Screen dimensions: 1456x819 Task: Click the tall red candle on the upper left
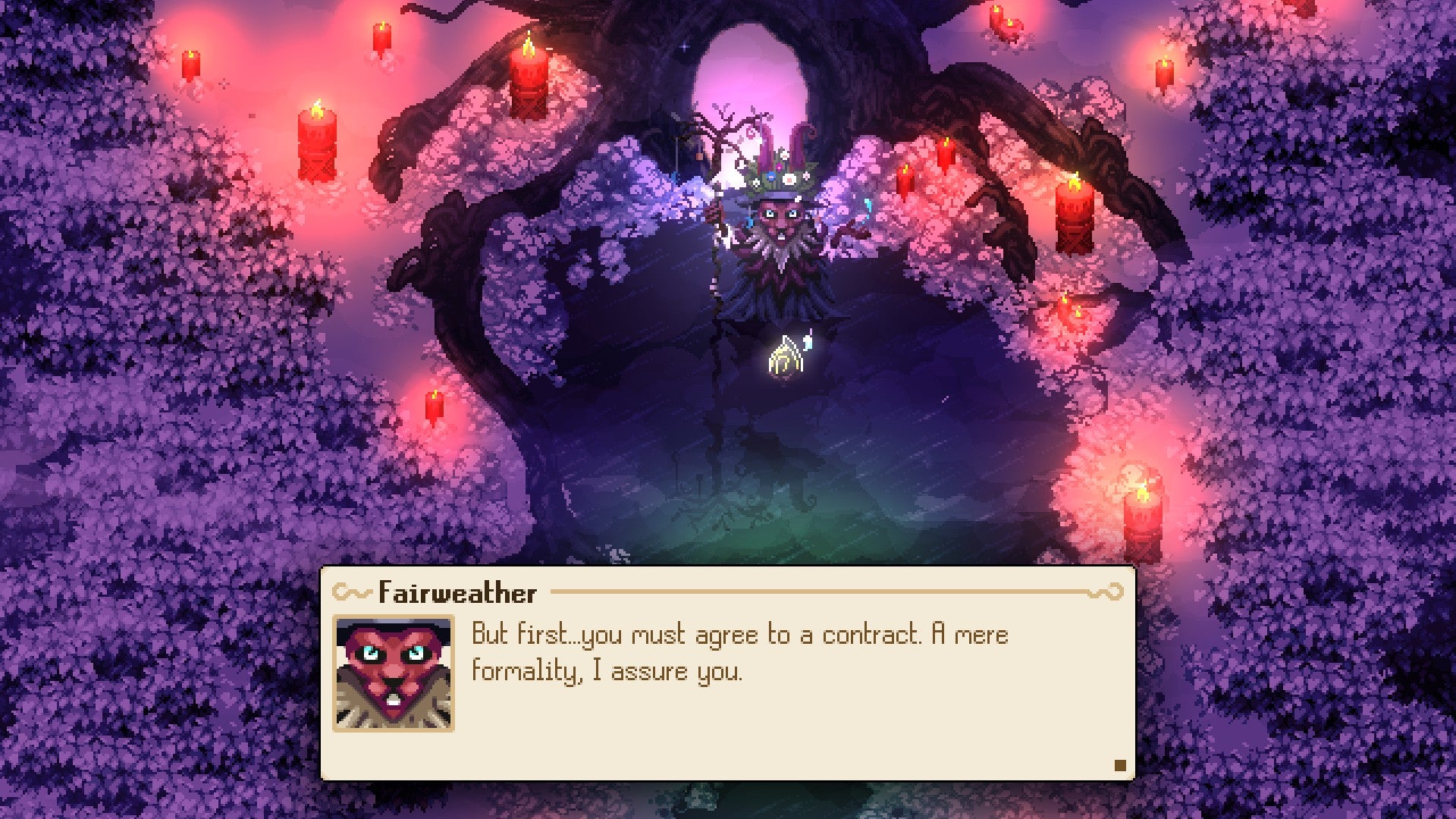[318, 140]
